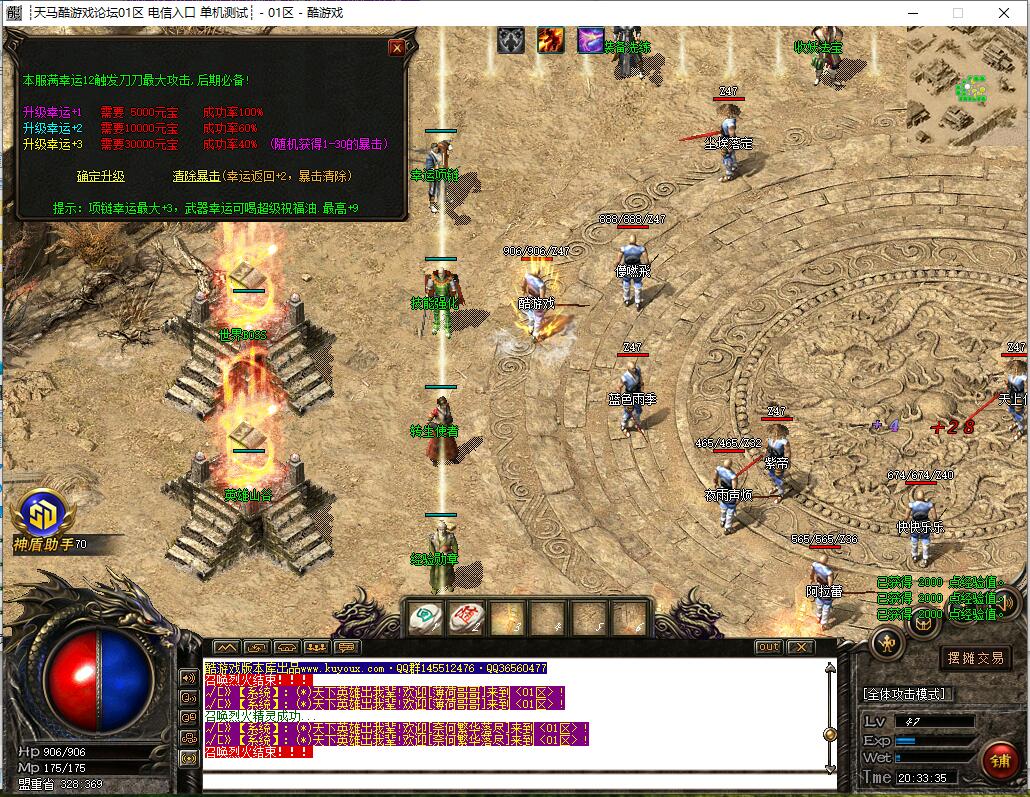This screenshot has height=797, width=1030.
Task: Close the lucky upgrade dialog
Action: click(397, 47)
